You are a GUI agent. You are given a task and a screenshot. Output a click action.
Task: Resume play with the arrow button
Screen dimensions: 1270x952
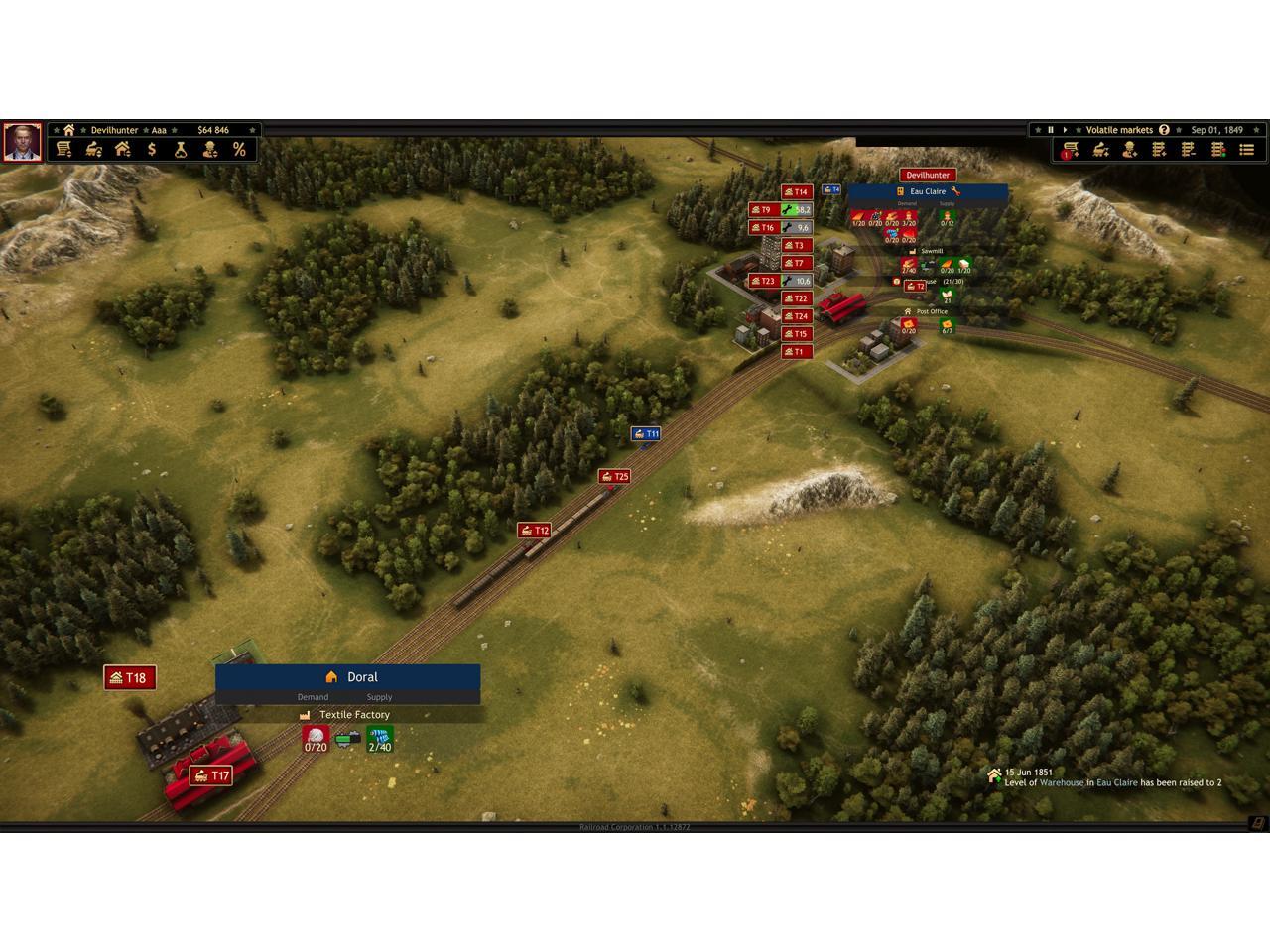1065,130
